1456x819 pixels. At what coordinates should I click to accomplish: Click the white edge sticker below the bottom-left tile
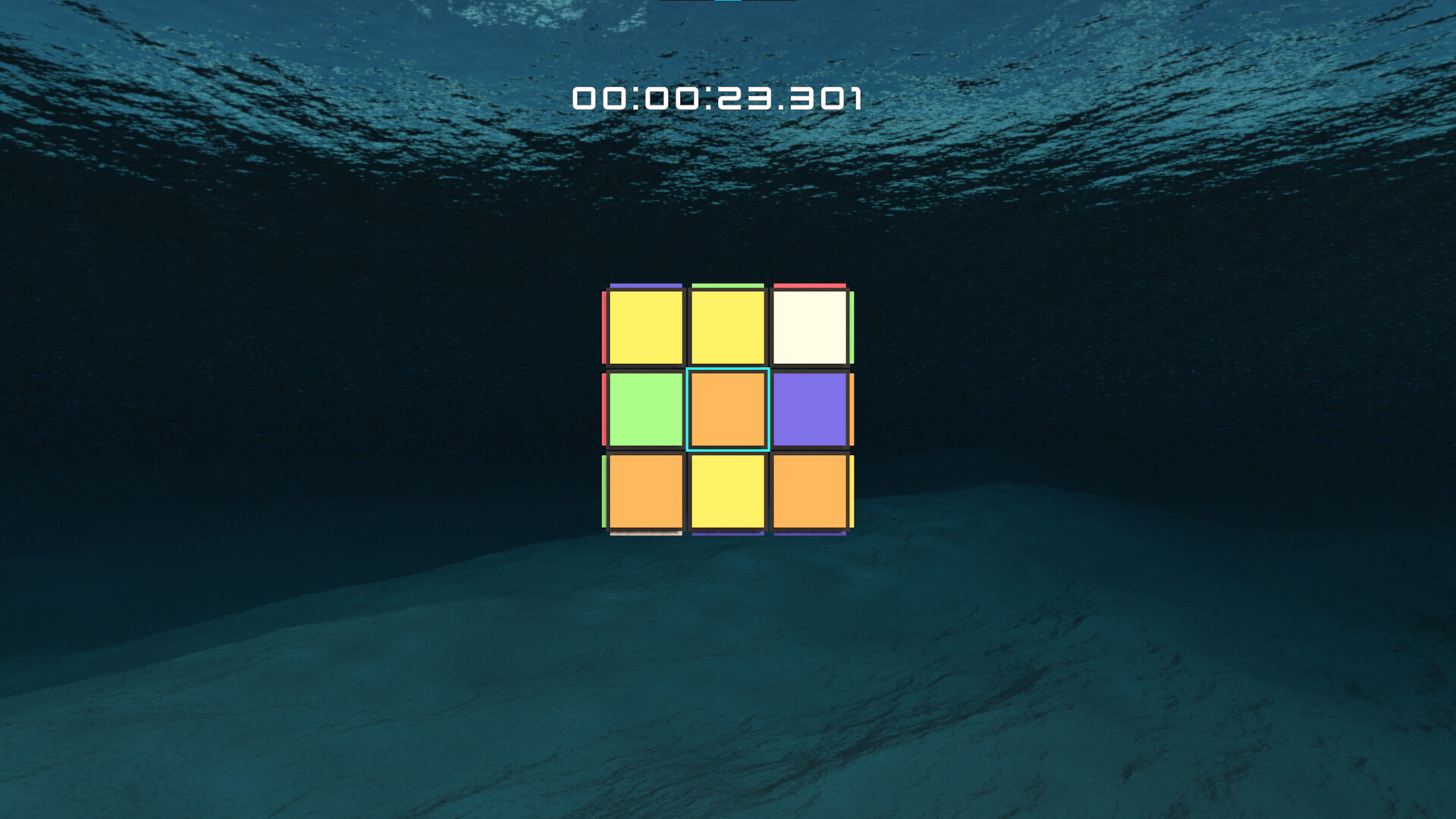click(645, 535)
